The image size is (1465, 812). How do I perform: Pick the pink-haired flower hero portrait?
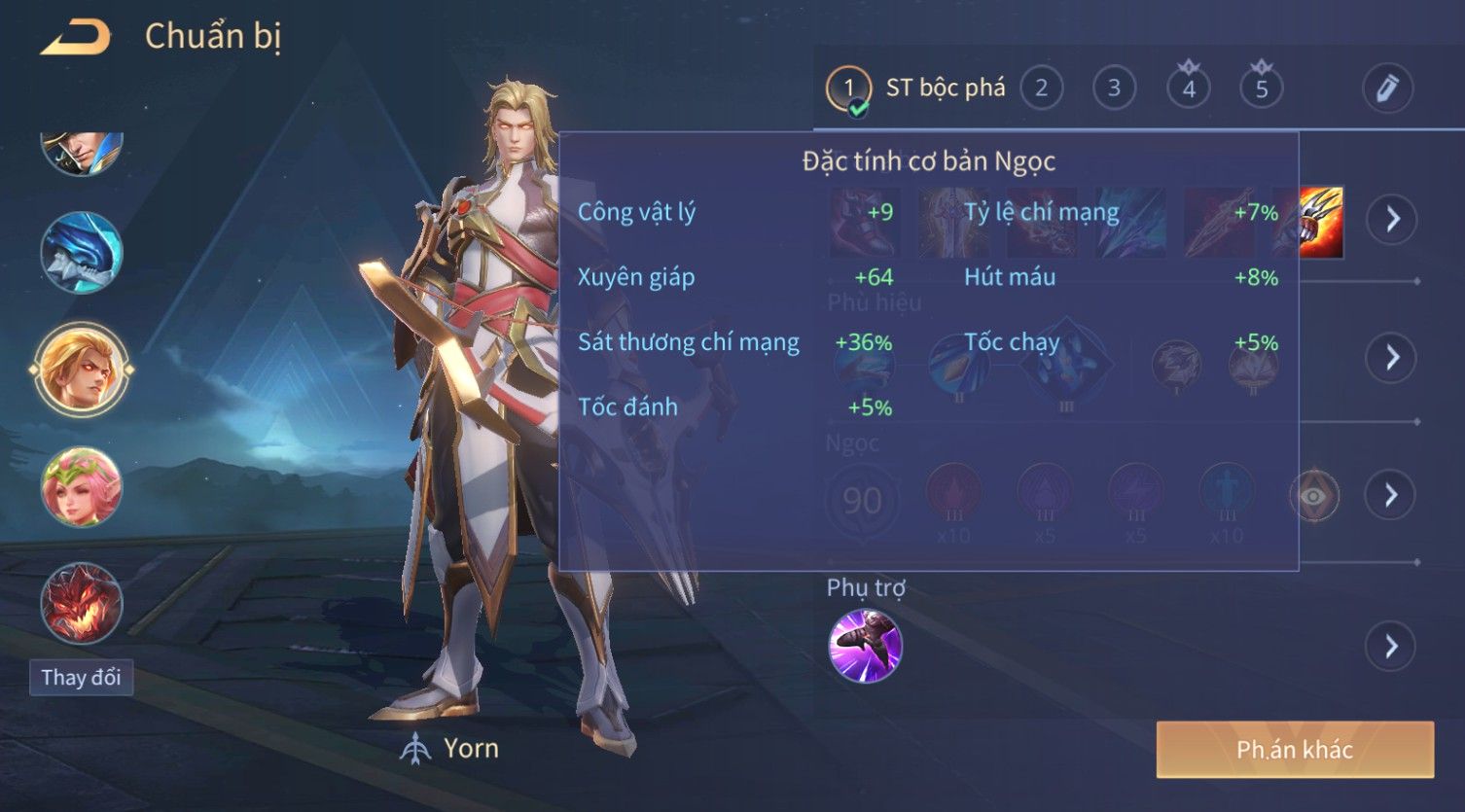(x=82, y=486)
